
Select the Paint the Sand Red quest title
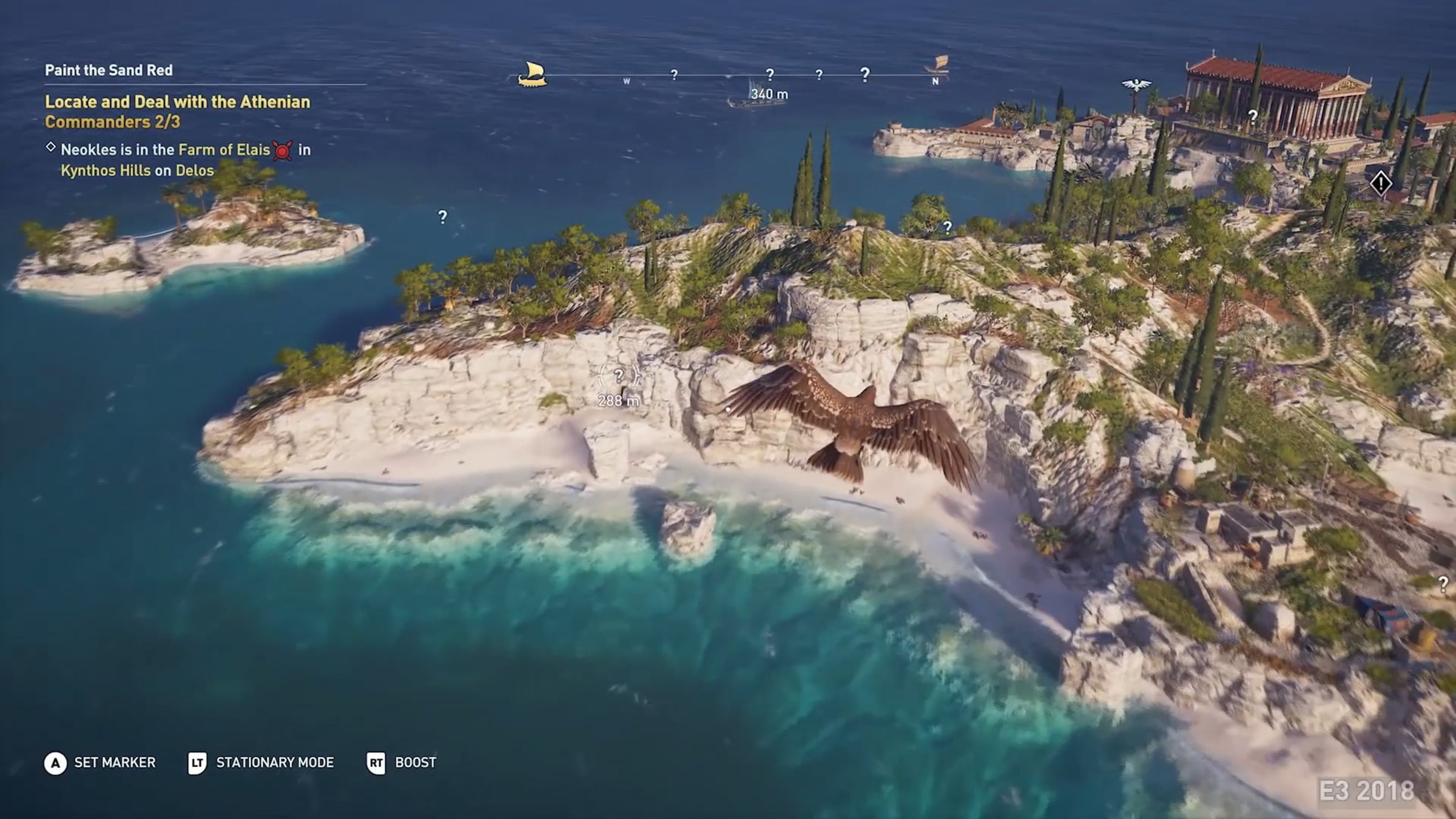point(109,70)
